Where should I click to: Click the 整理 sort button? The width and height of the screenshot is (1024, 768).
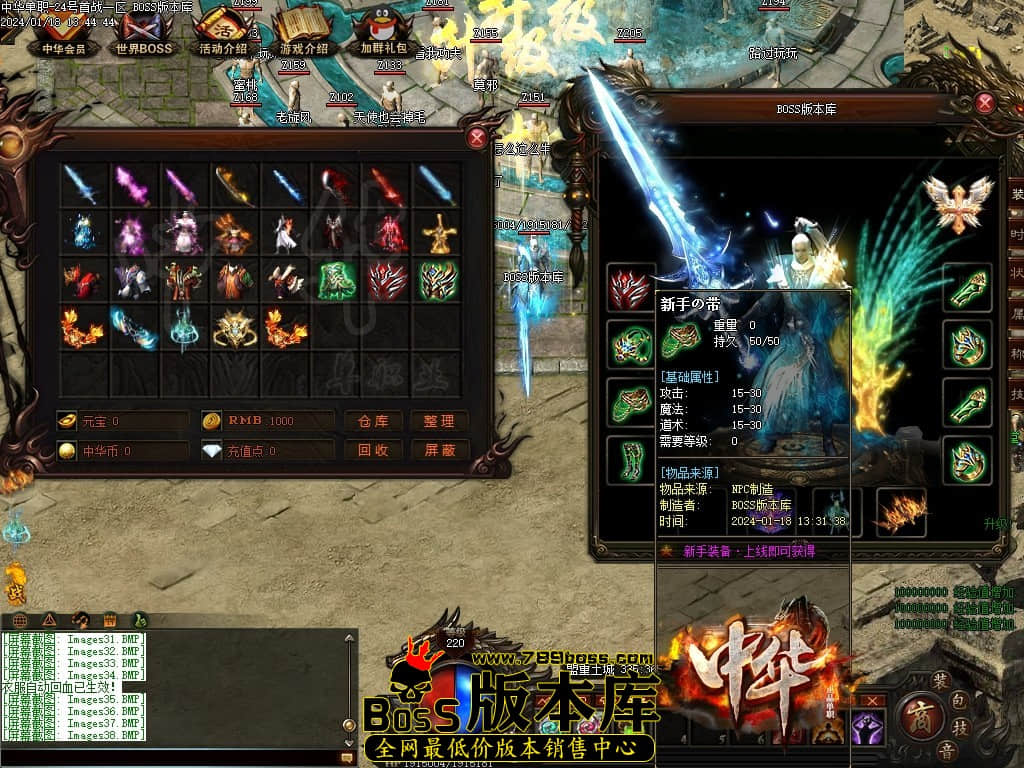(439, 421)
